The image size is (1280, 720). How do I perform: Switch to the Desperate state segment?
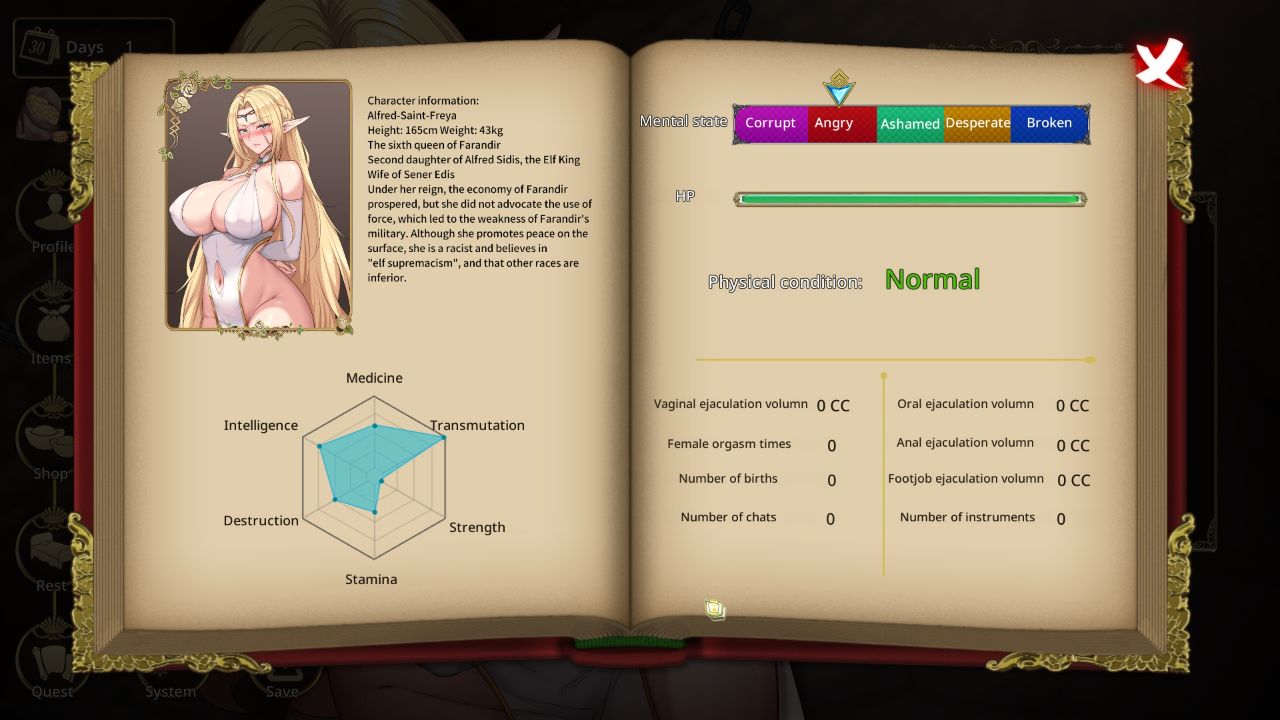coord(978,123)
